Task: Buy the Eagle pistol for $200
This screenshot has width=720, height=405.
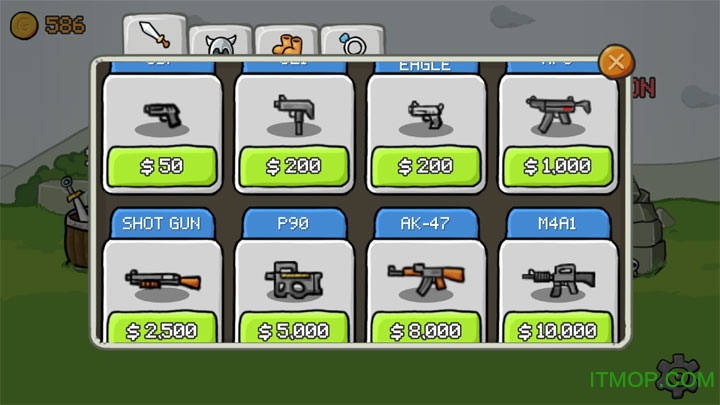Action: point(426,166)
